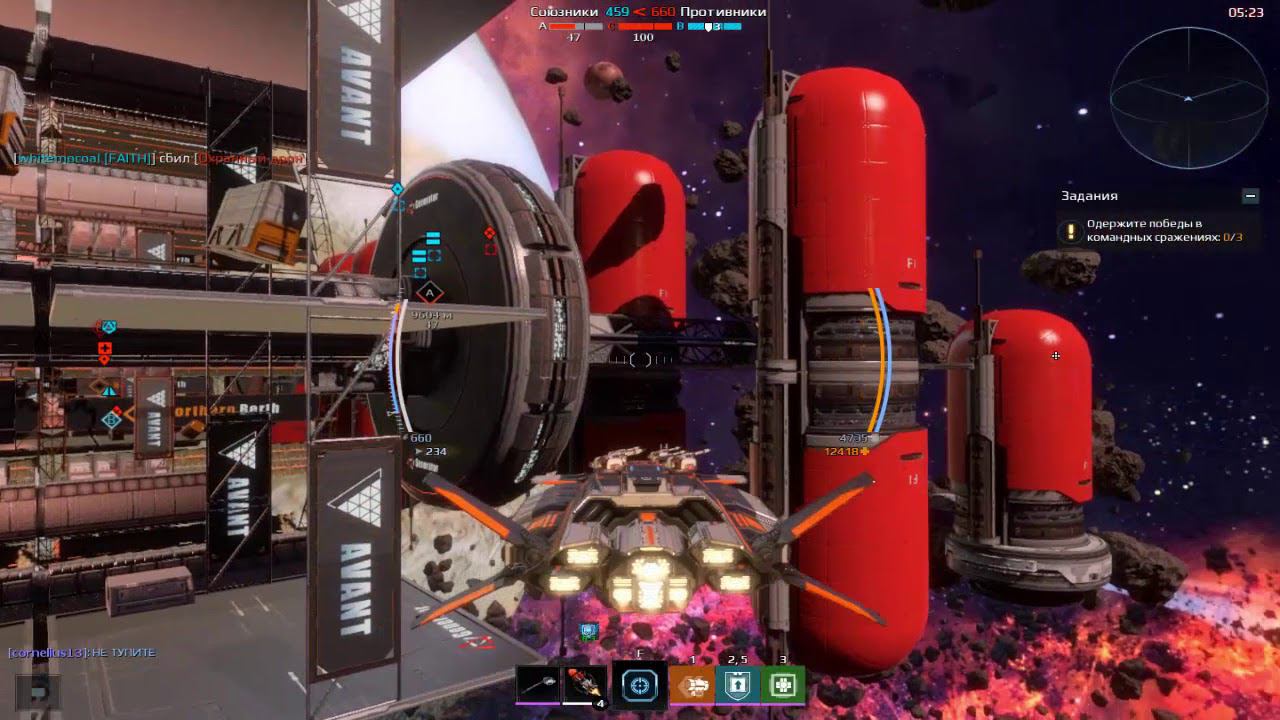The height and width of the screenshot is (720, 1280).
Task: Click the spherical radar minimap
Action: pos(1188,98)
